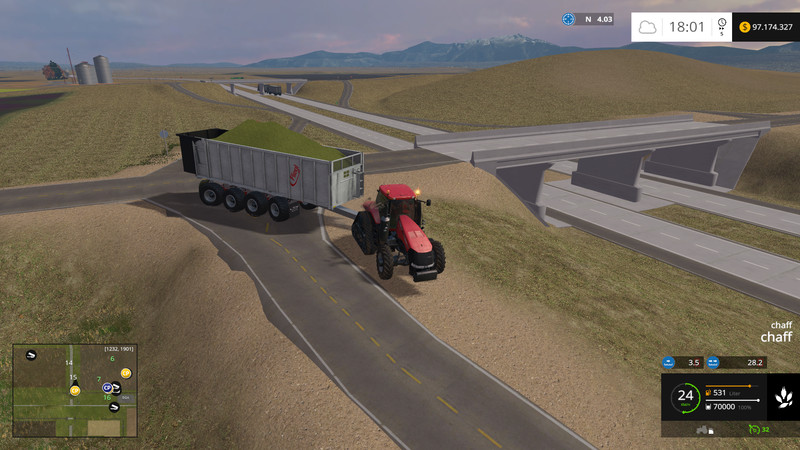Click the green cruise control icon

tap(752, 429)
